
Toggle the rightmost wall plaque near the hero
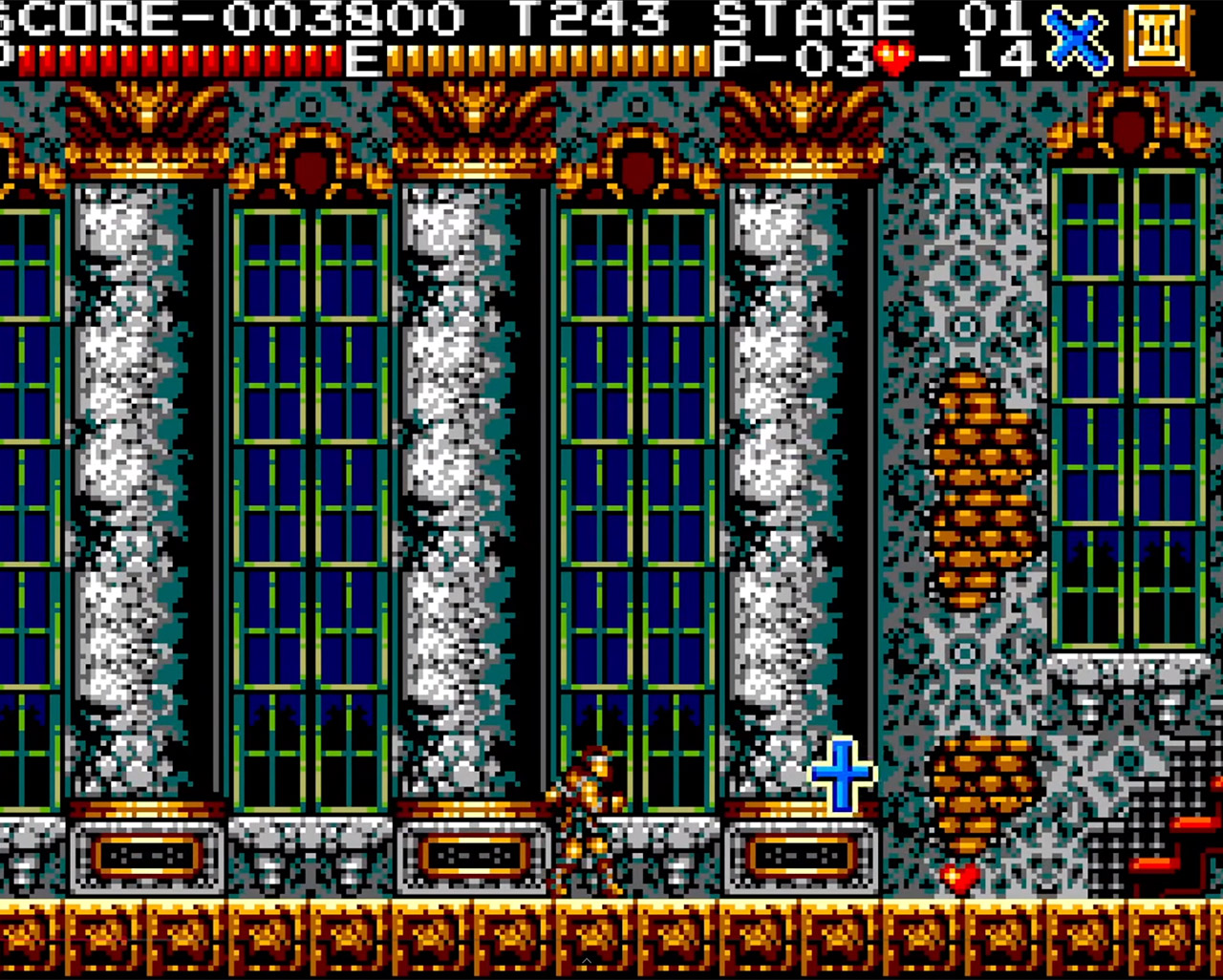(803, 855)
